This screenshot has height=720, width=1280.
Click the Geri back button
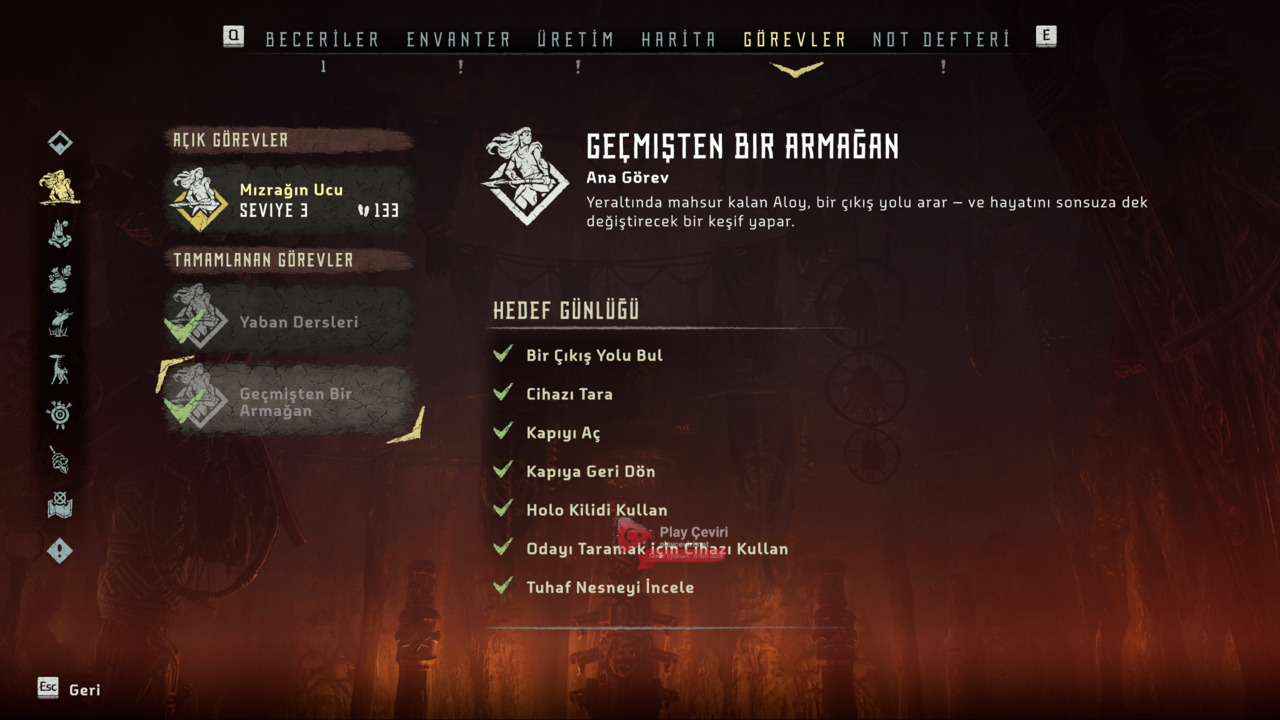pyautogui.click(x=70, y=689)
